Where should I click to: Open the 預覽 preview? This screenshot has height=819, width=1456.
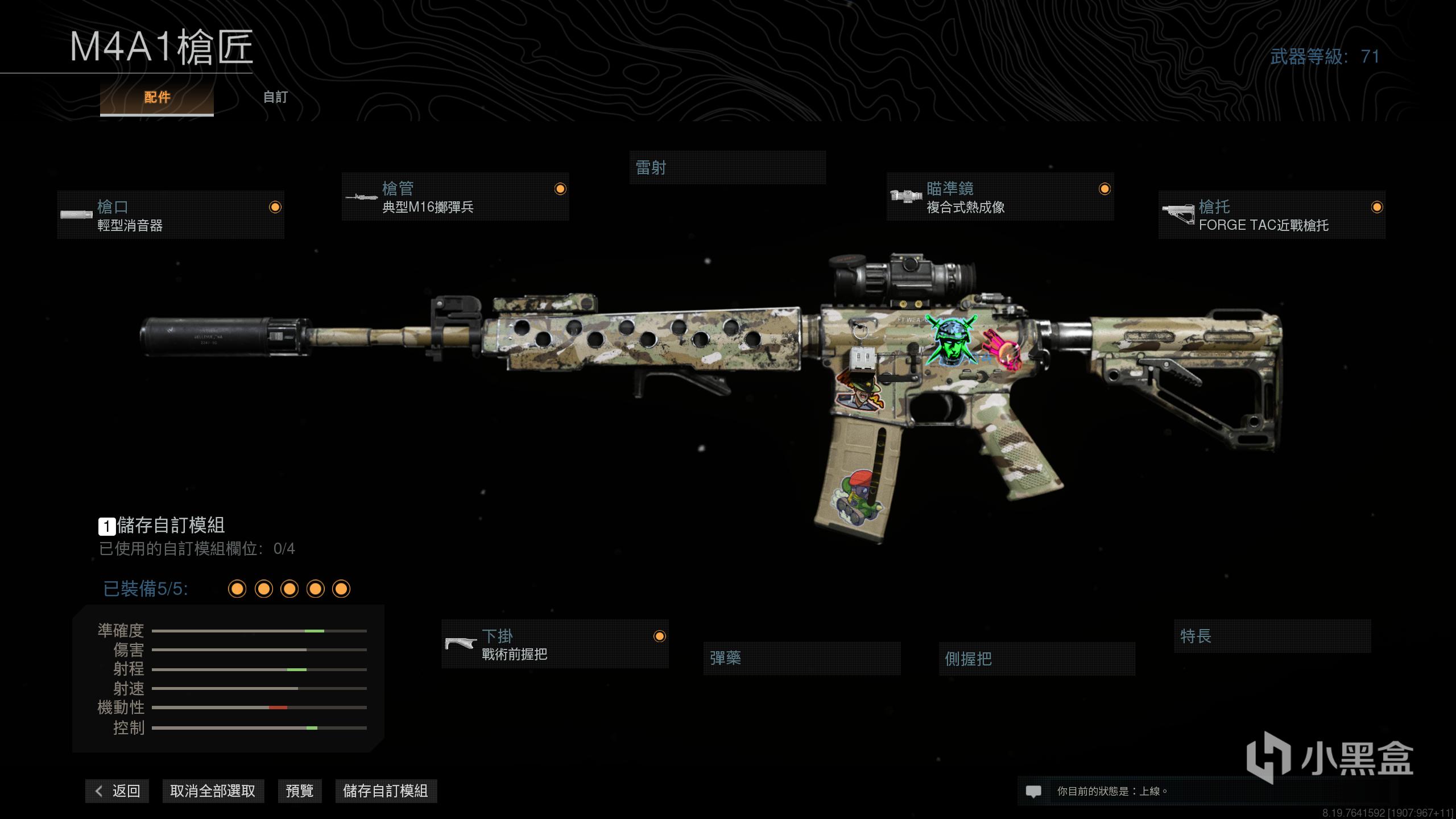point(300,791)
